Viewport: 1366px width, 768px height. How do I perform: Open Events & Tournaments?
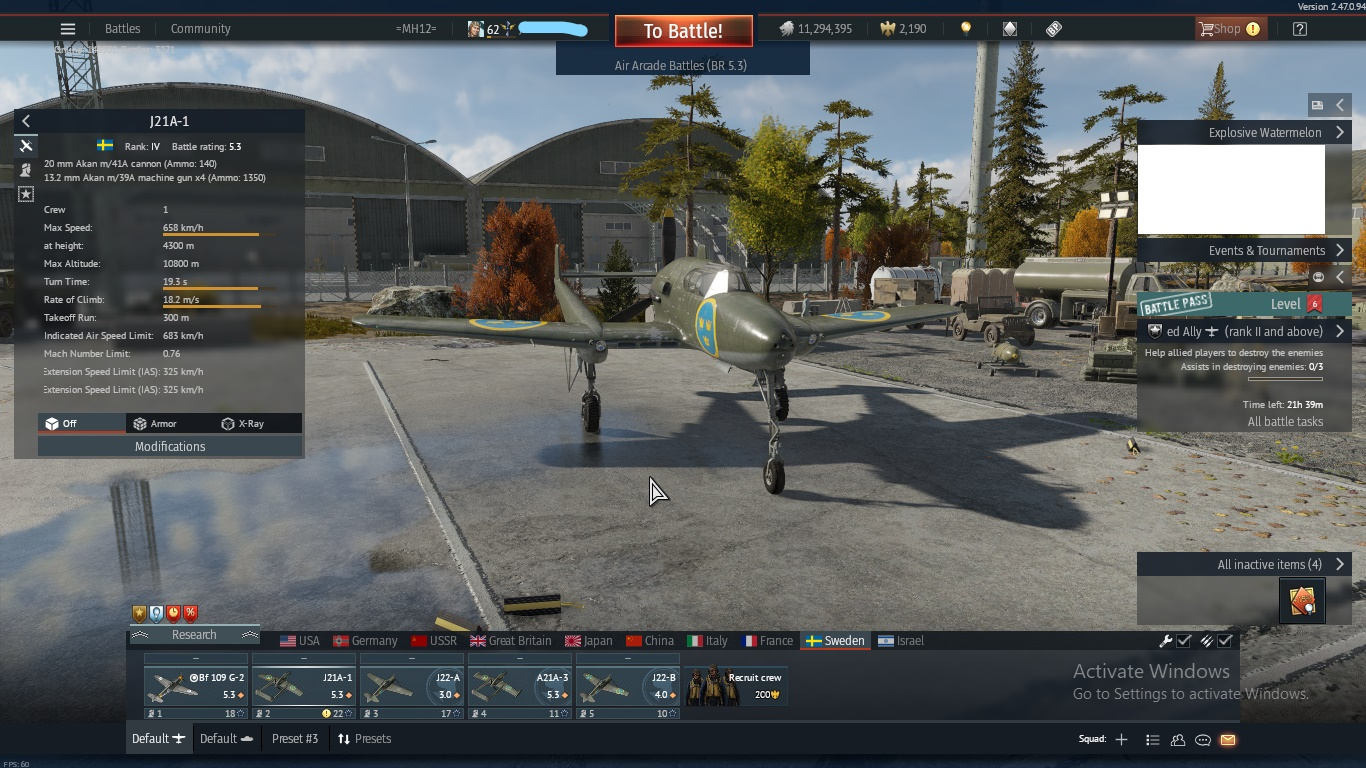click(x=1267, y=251)
